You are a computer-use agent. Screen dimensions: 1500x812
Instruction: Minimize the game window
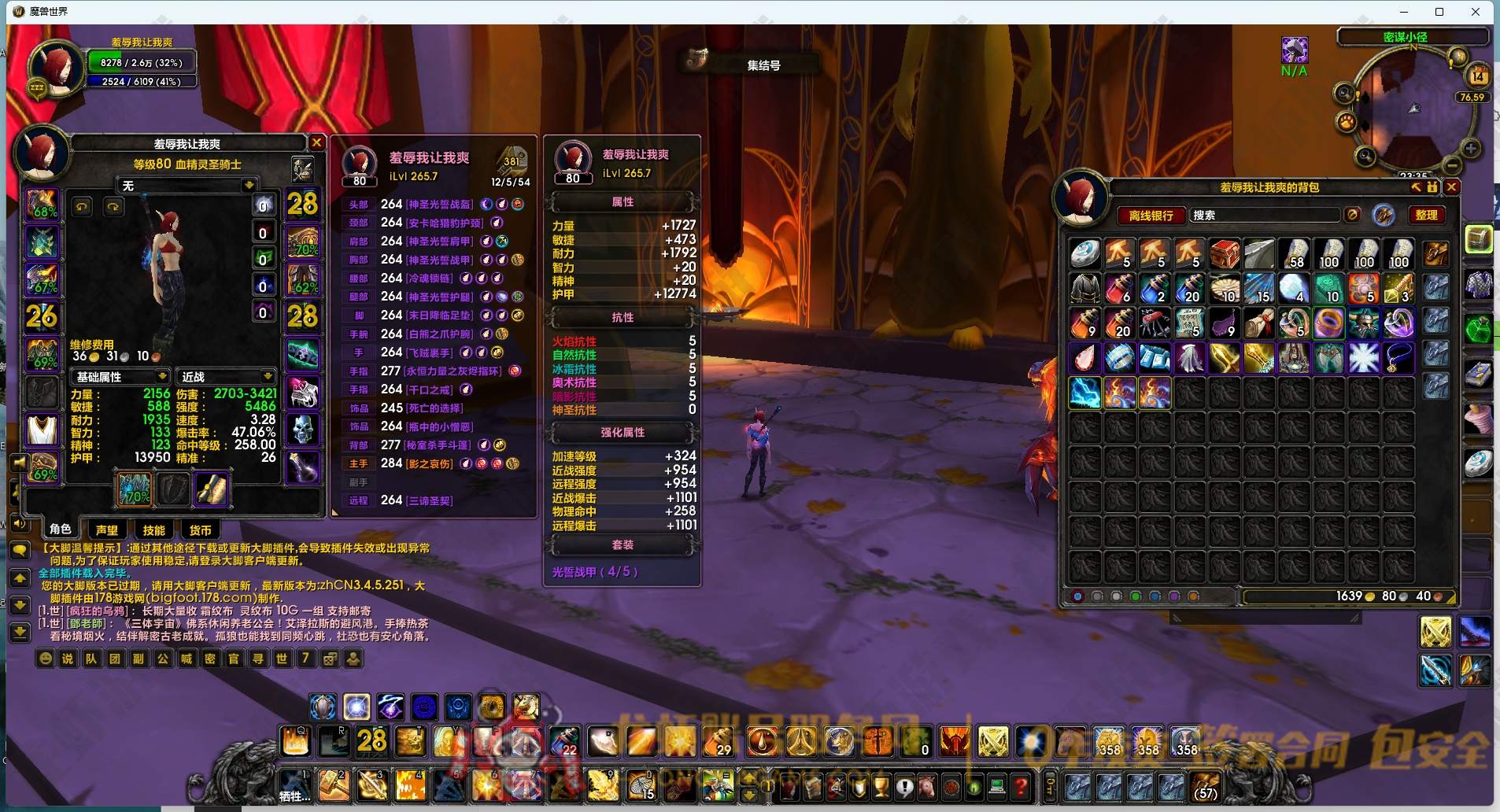1404,12
